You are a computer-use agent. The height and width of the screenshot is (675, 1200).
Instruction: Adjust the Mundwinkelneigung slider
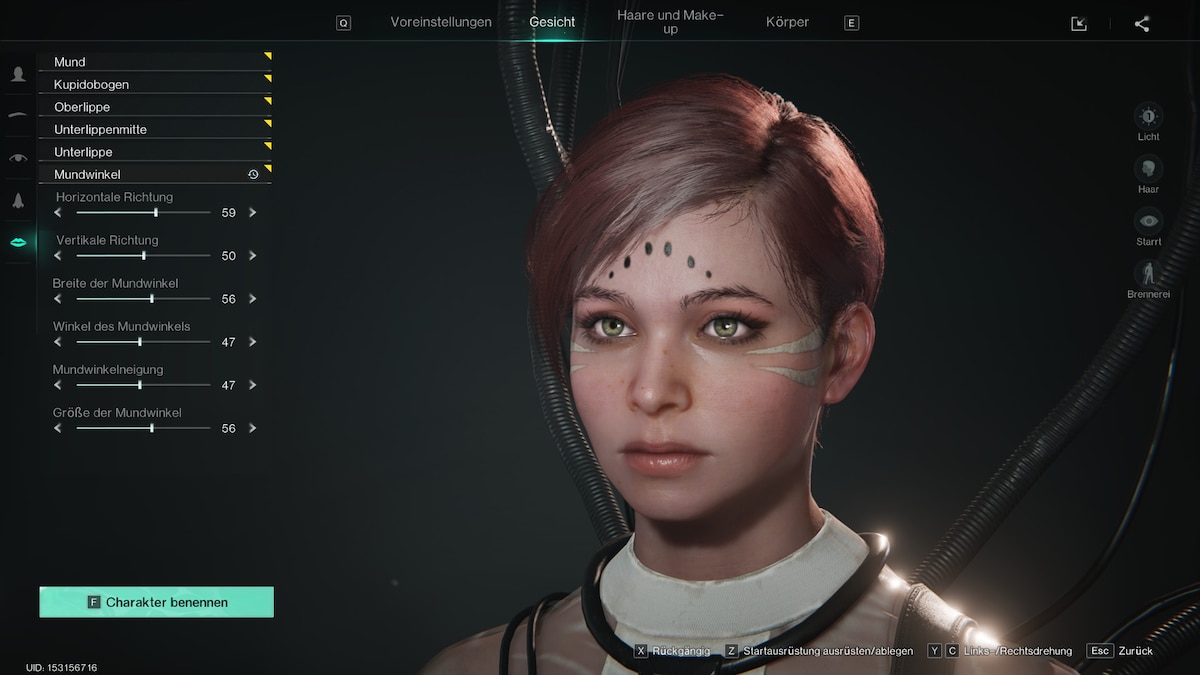[140, 385]
